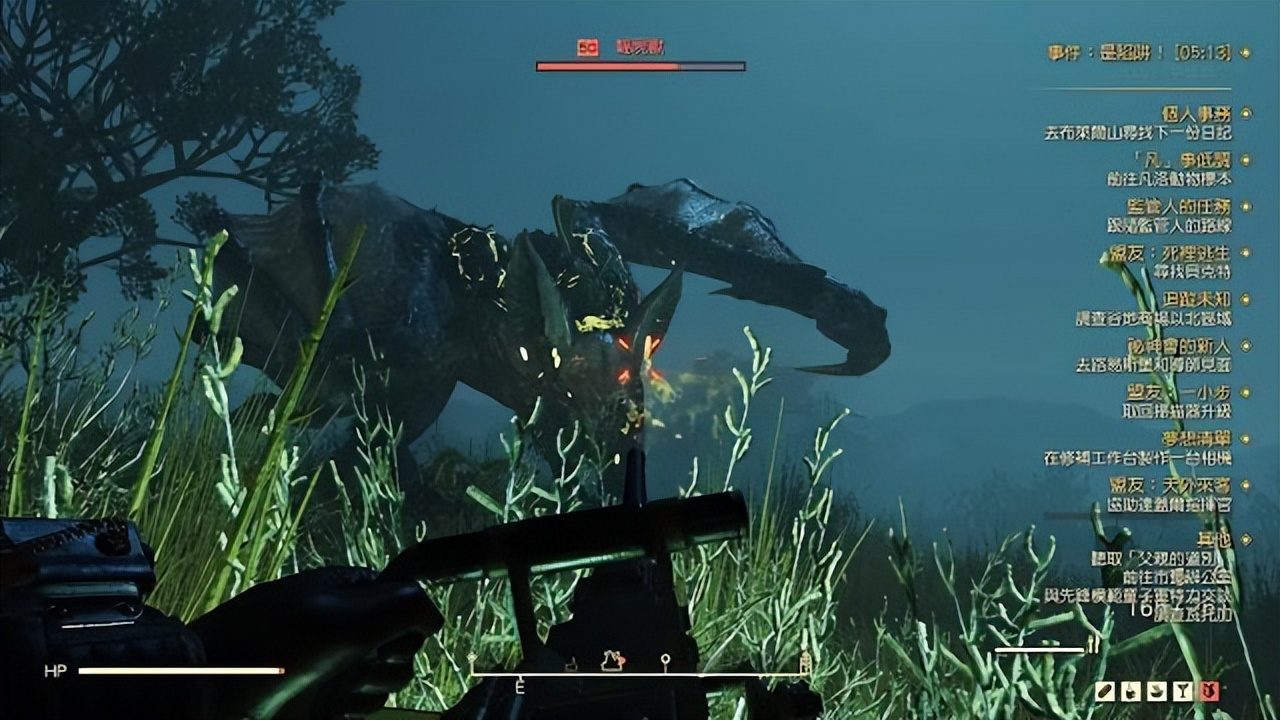Viewport: 1280px width, 720px height.
Task: Select the 夢想清單 quest entry
Action: 1196,438
